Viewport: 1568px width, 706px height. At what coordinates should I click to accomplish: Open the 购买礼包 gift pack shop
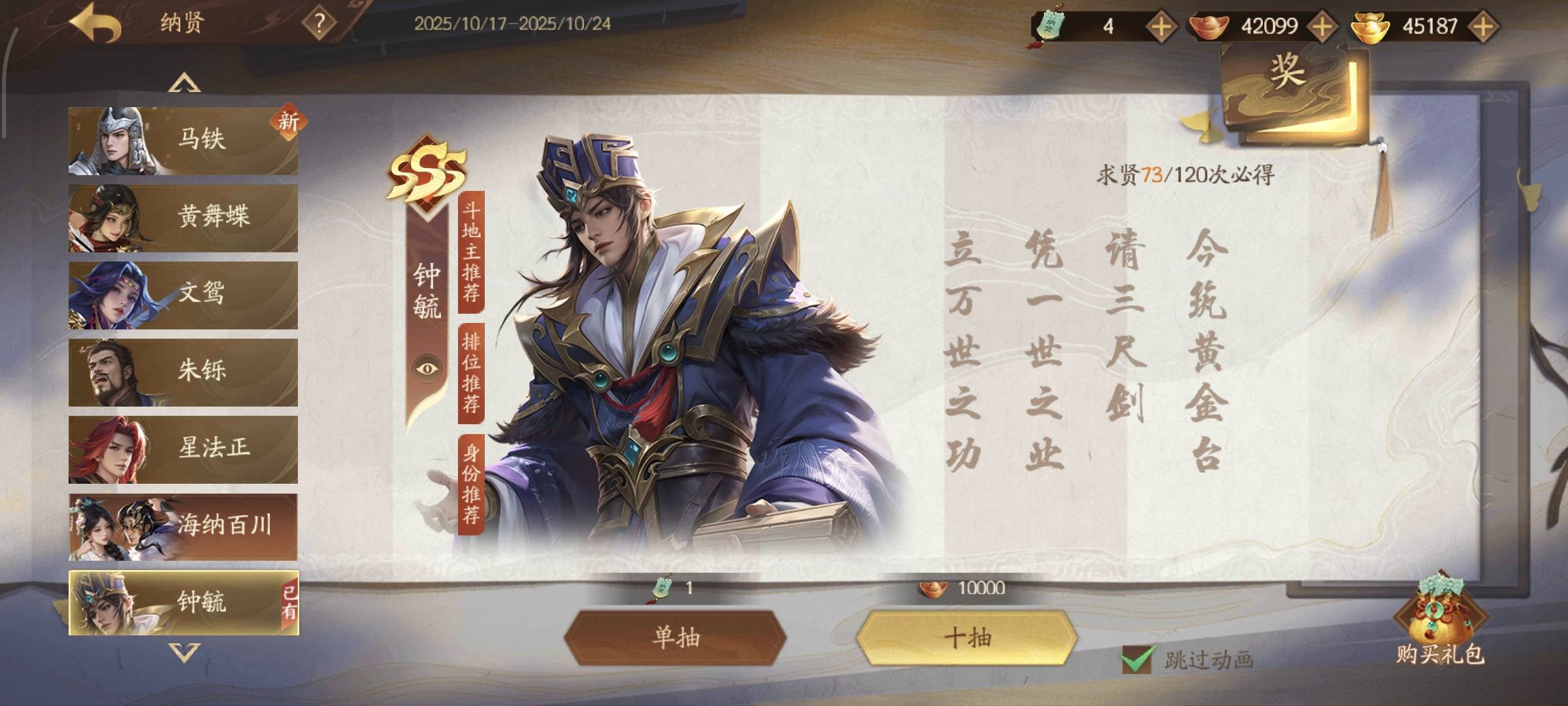[x=1440, y=624]
